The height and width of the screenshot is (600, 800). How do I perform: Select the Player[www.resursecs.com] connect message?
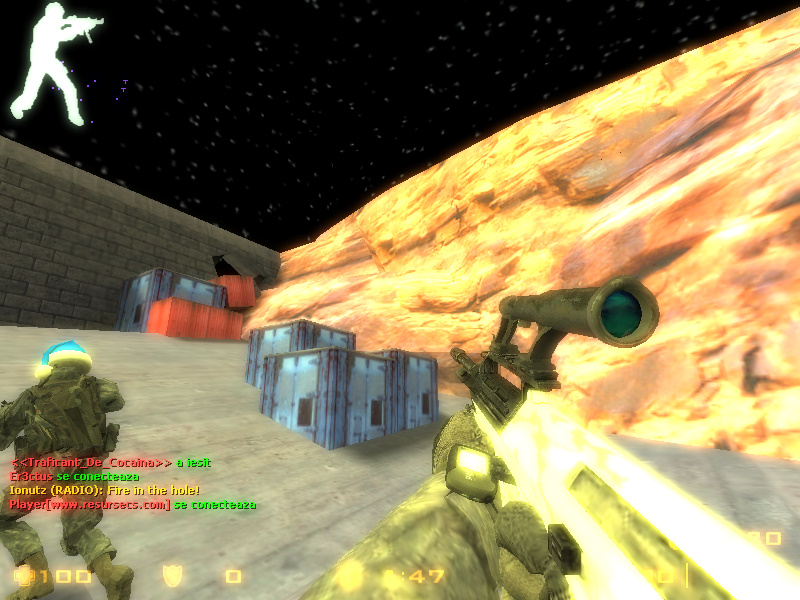click(132, 504)
